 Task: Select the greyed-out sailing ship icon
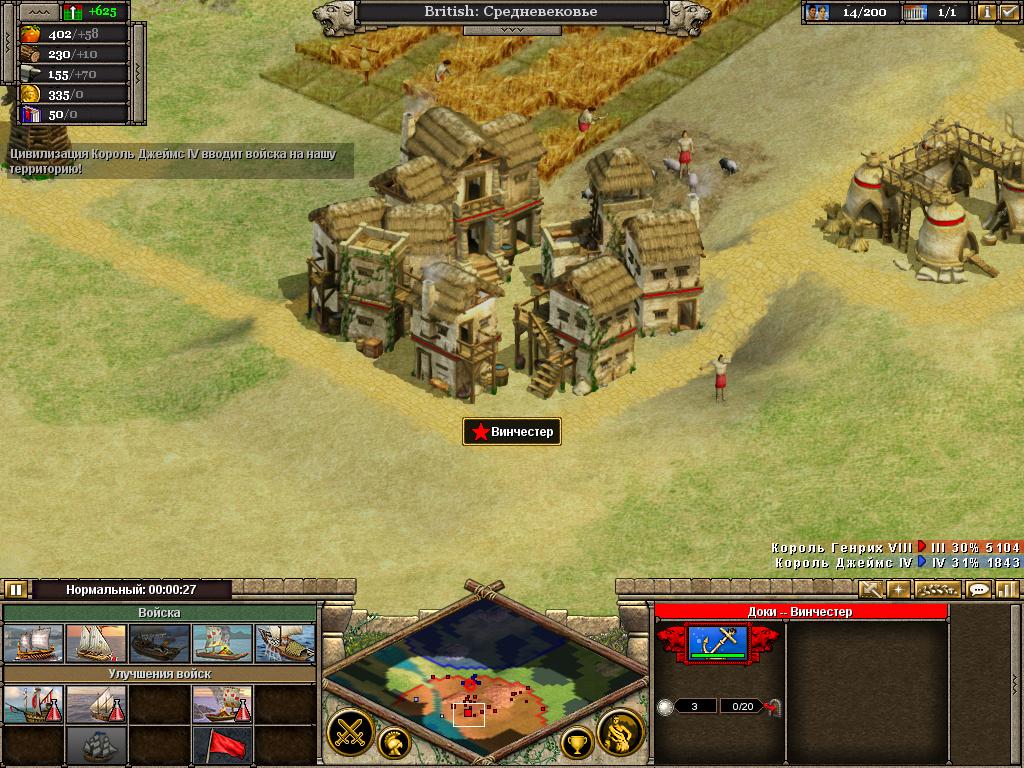pos(96,744)
